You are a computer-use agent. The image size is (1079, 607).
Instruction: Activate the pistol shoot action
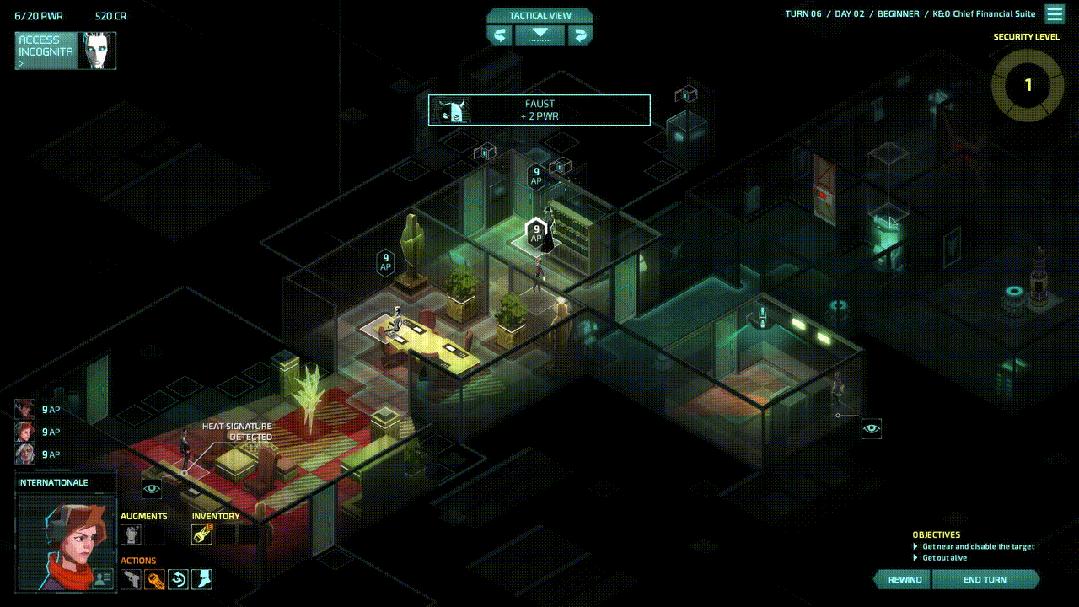click(131, 579)
